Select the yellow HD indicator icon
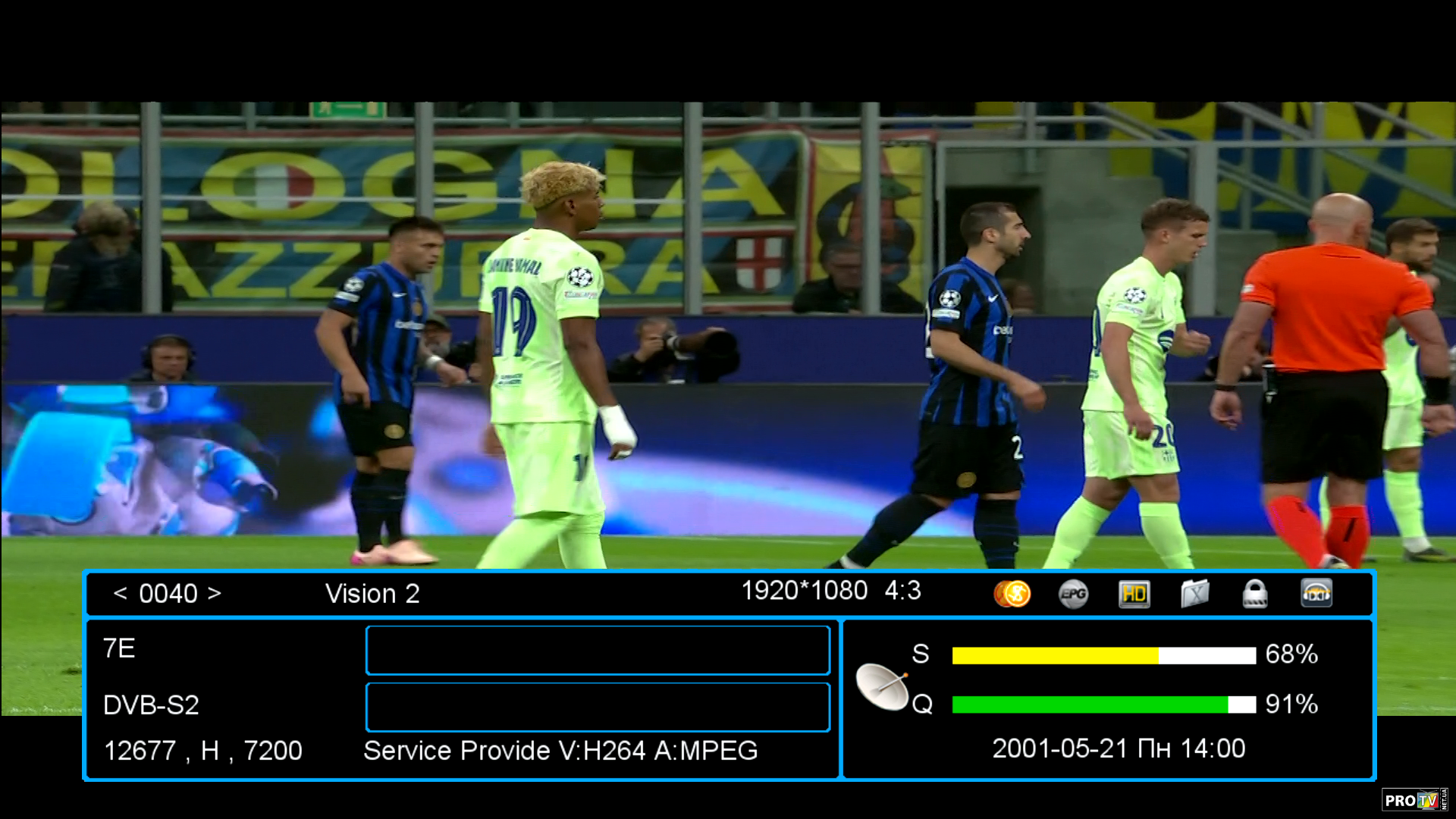 click(1134, 594)
